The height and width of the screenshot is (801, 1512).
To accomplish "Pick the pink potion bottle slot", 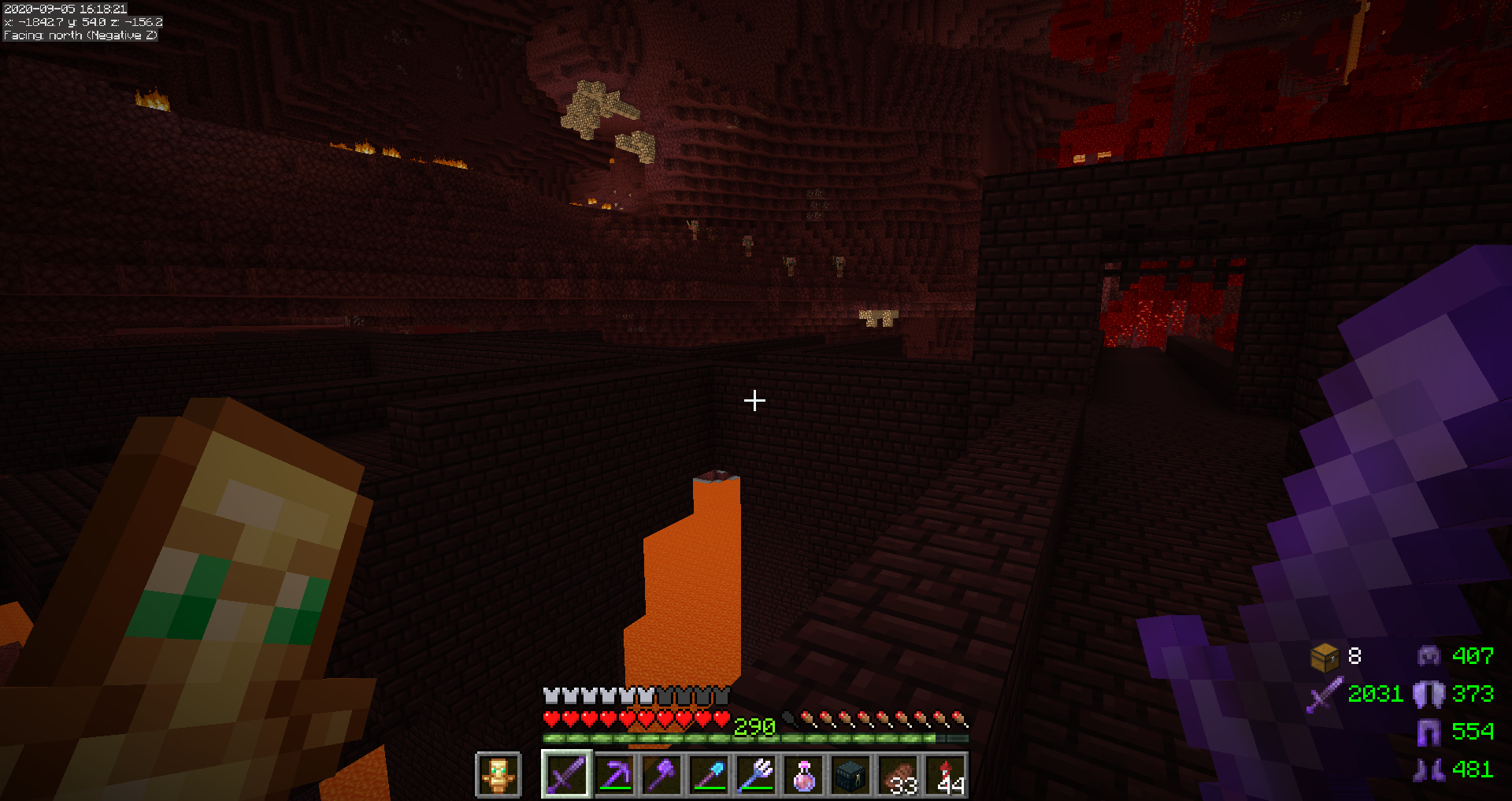I will pyautogui.click(x=803, y=775).
